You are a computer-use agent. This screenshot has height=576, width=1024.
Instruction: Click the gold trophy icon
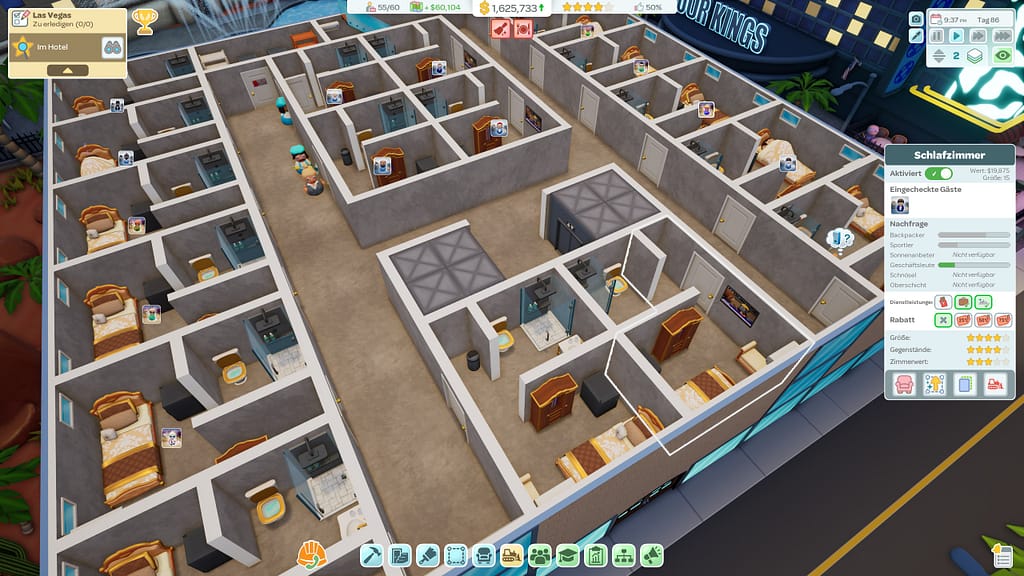(x=144, y=21)
